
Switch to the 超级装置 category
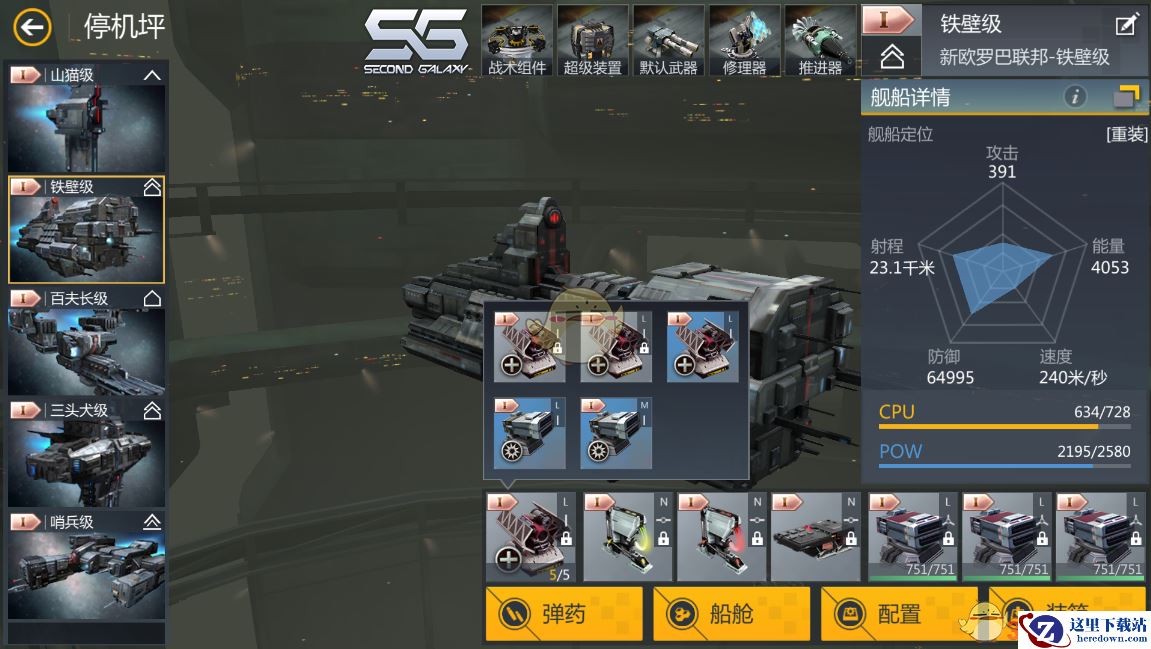point(593,42)
